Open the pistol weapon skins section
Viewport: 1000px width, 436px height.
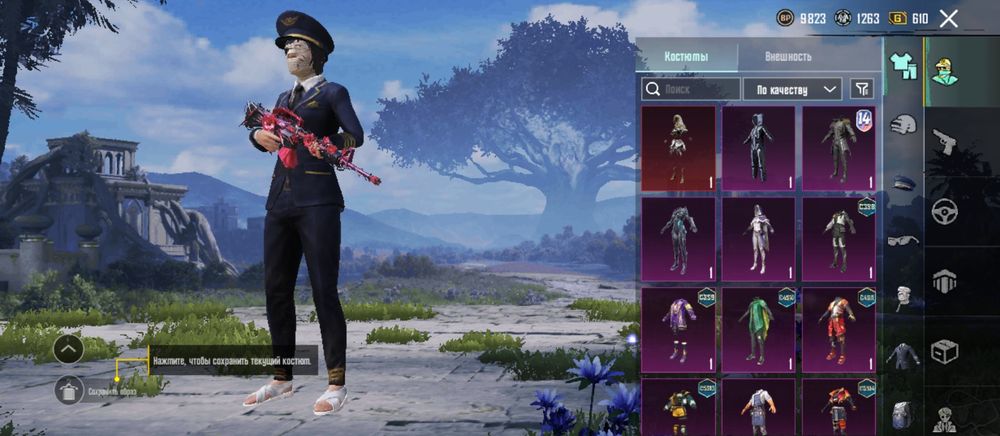944,139
